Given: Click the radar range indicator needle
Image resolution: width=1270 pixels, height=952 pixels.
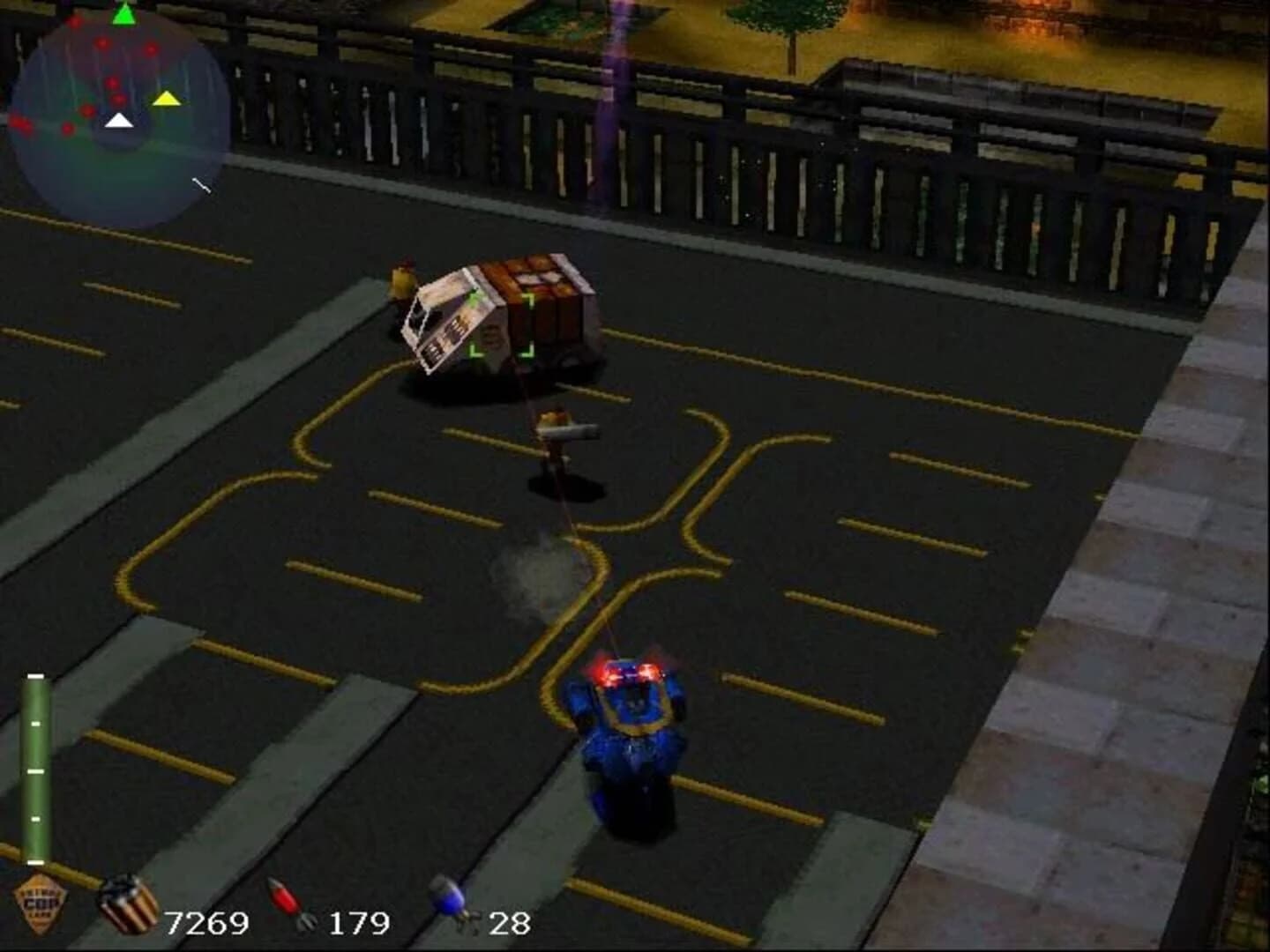Looking at the screenshot, I should pyautogui.click(x=201, y=185).
